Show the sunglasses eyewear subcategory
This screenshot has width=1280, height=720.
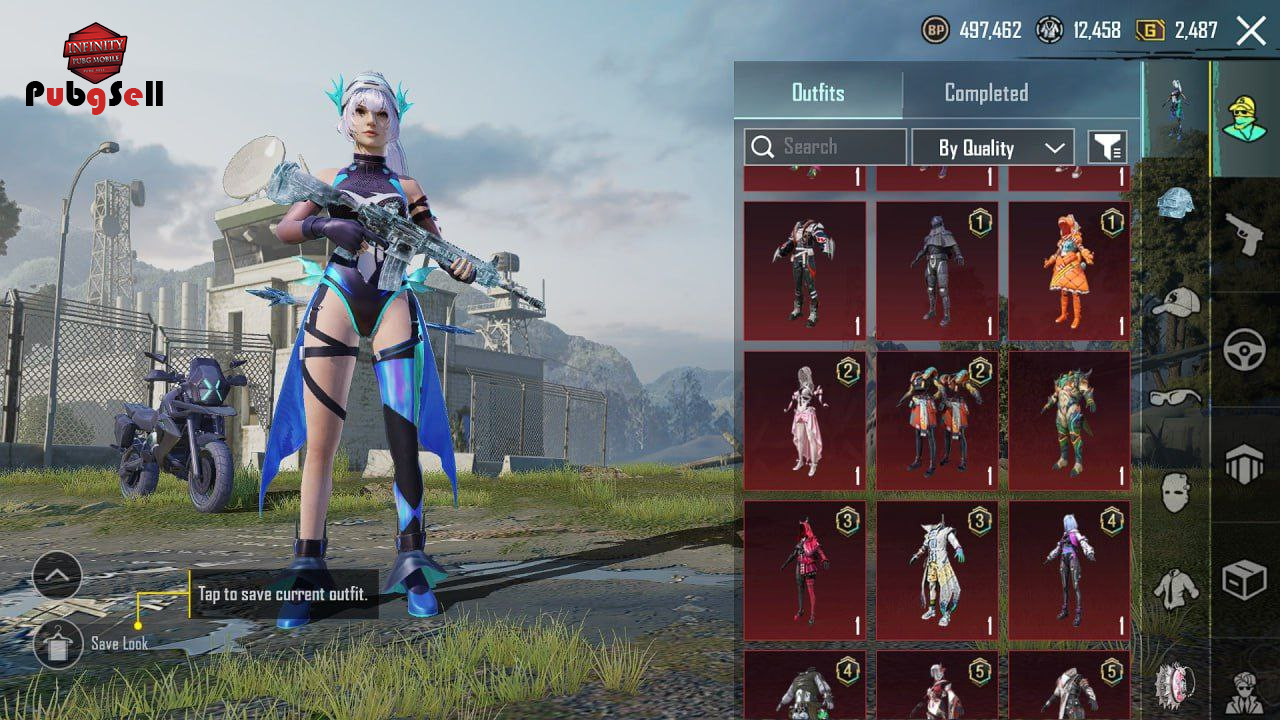click(x=1175, y=397)
